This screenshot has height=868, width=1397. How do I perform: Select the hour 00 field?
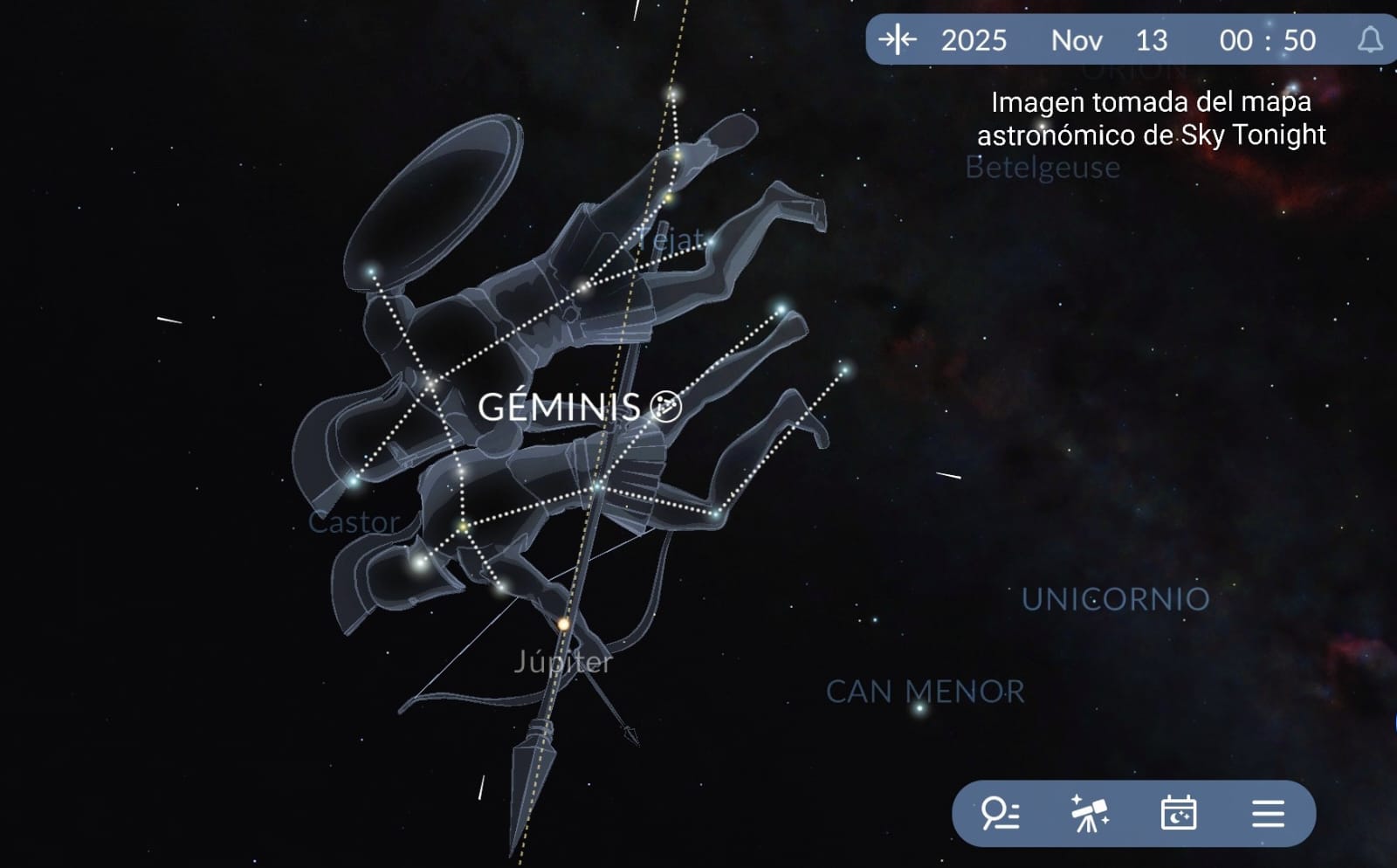(1235, 40)
